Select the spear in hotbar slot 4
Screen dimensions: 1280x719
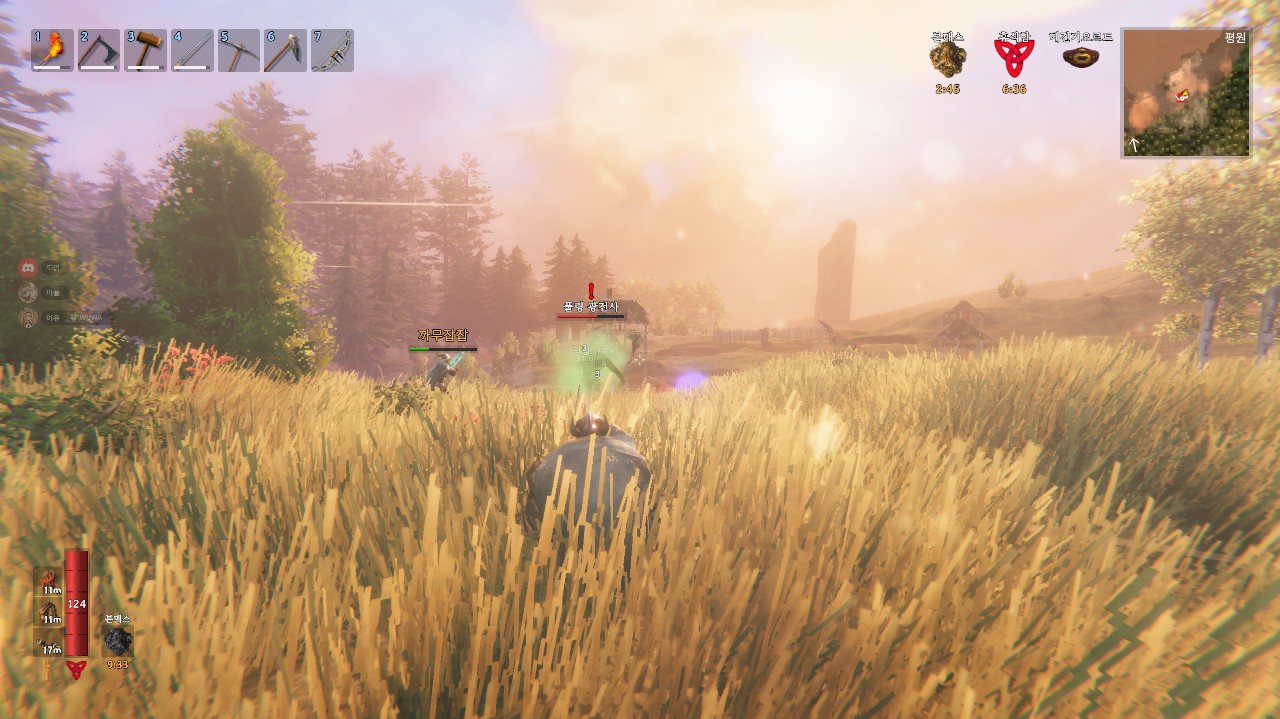point(192,50)
